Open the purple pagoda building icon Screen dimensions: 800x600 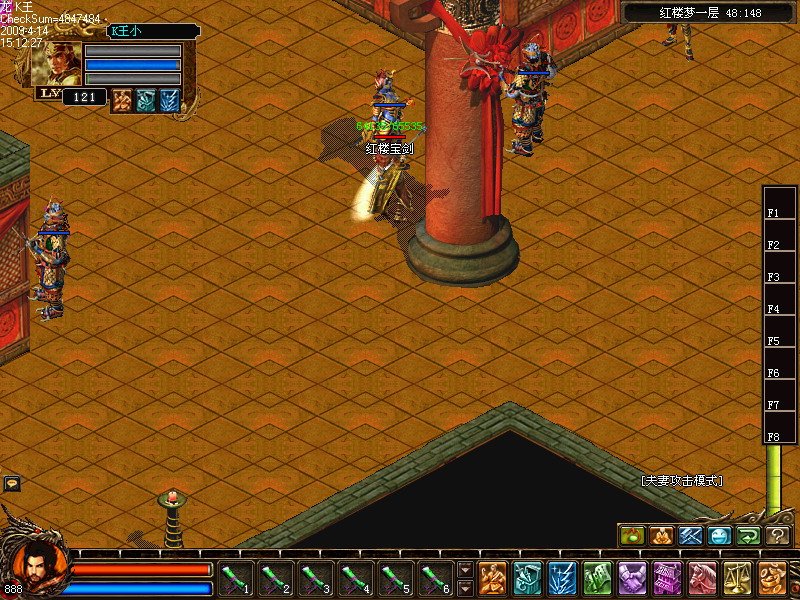click(667, 578)
